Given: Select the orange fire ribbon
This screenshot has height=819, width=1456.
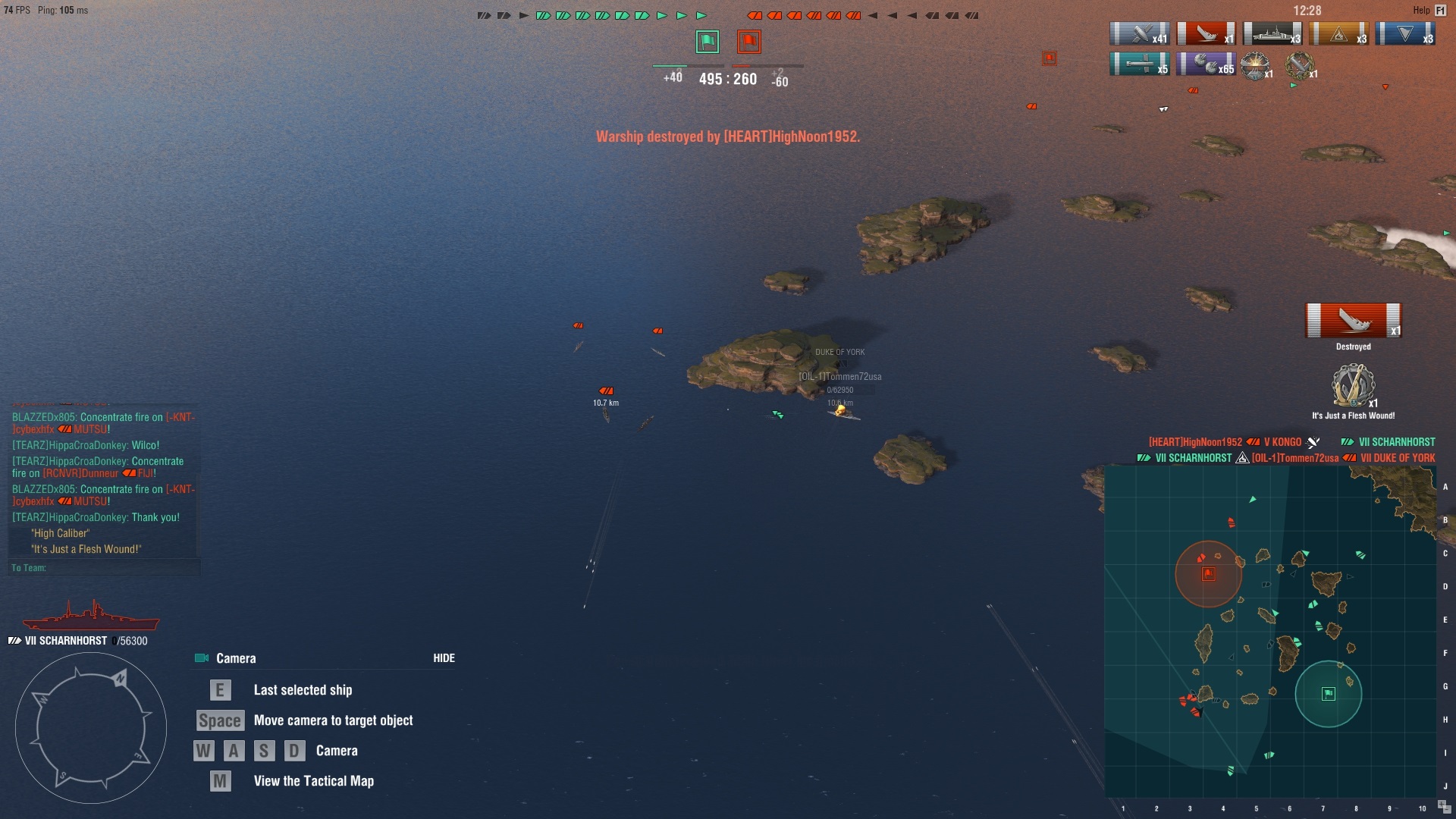Looking at the screenshot, I should tap(1338, 34).
